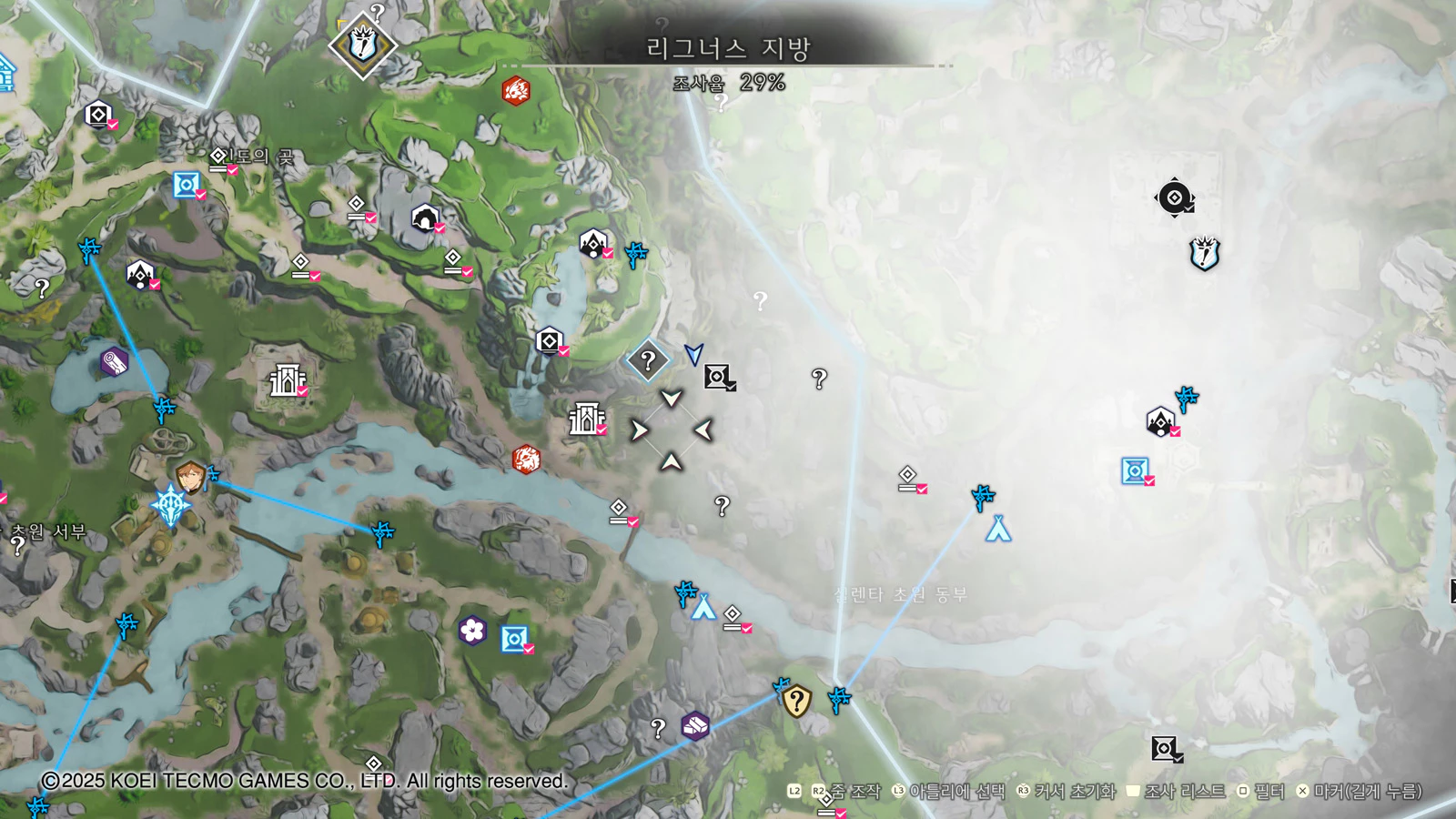Select the yellow shield question mark marker
The image size is (1456, 819).
(x=796, y=701)
